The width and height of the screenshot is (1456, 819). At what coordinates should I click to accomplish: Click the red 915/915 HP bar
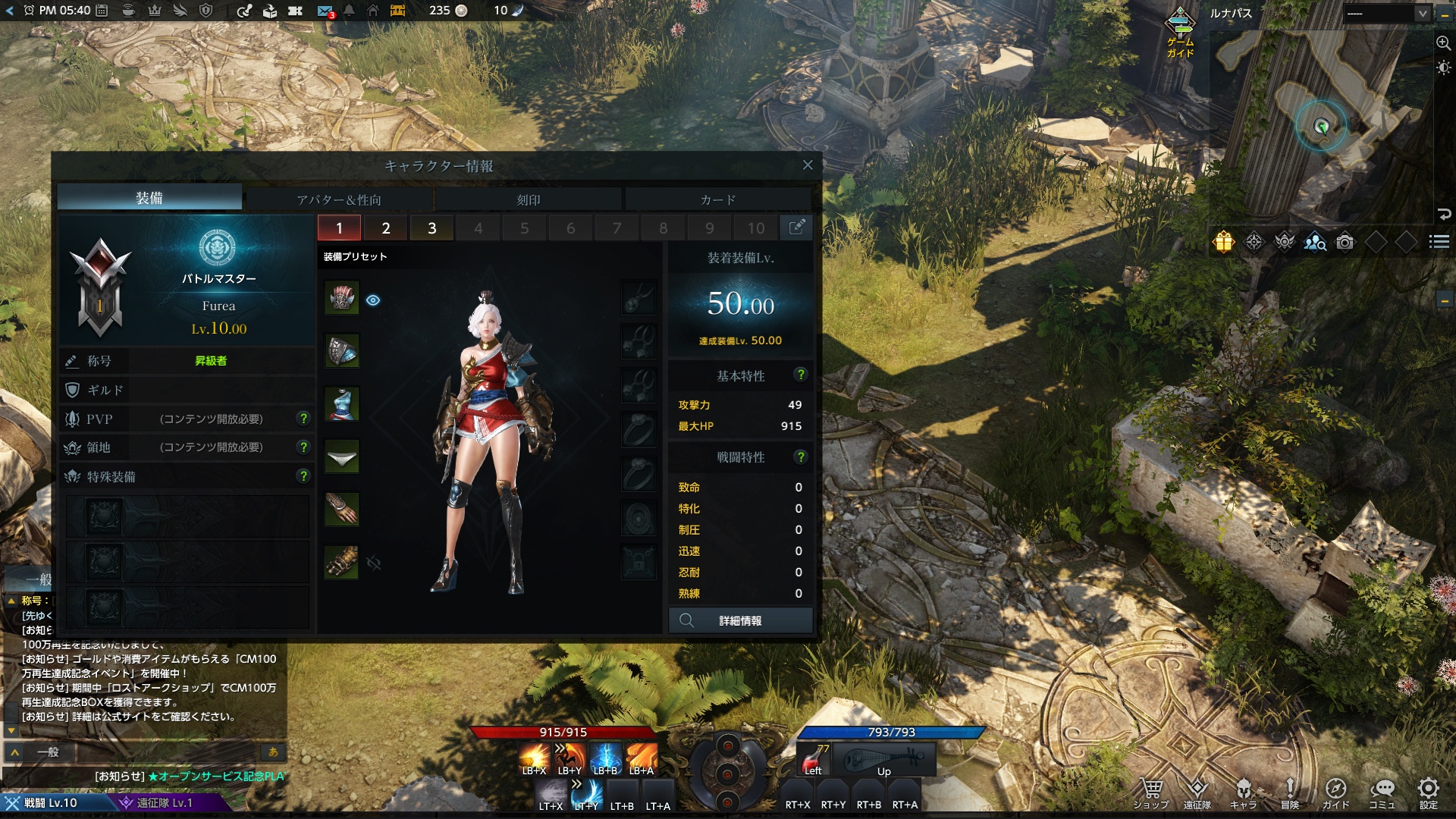coord(565,733)
